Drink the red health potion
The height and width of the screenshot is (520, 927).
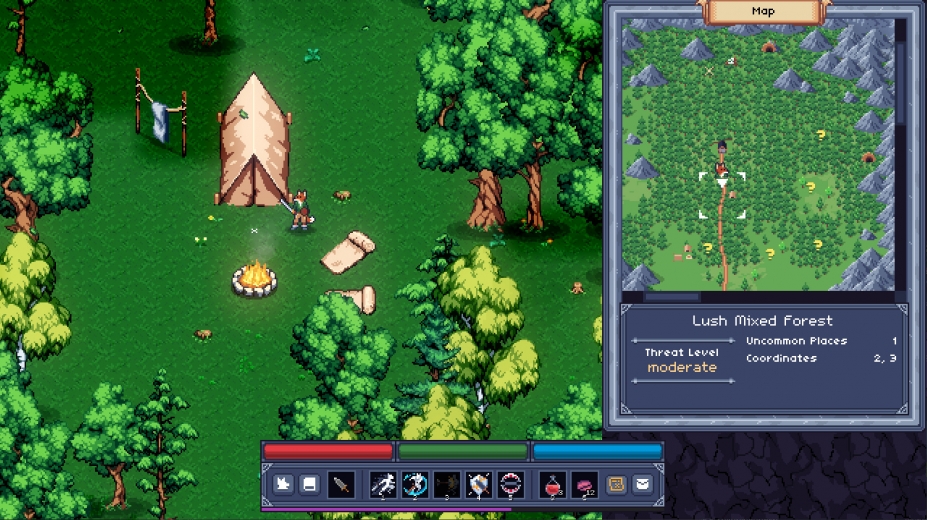(553, 485)
